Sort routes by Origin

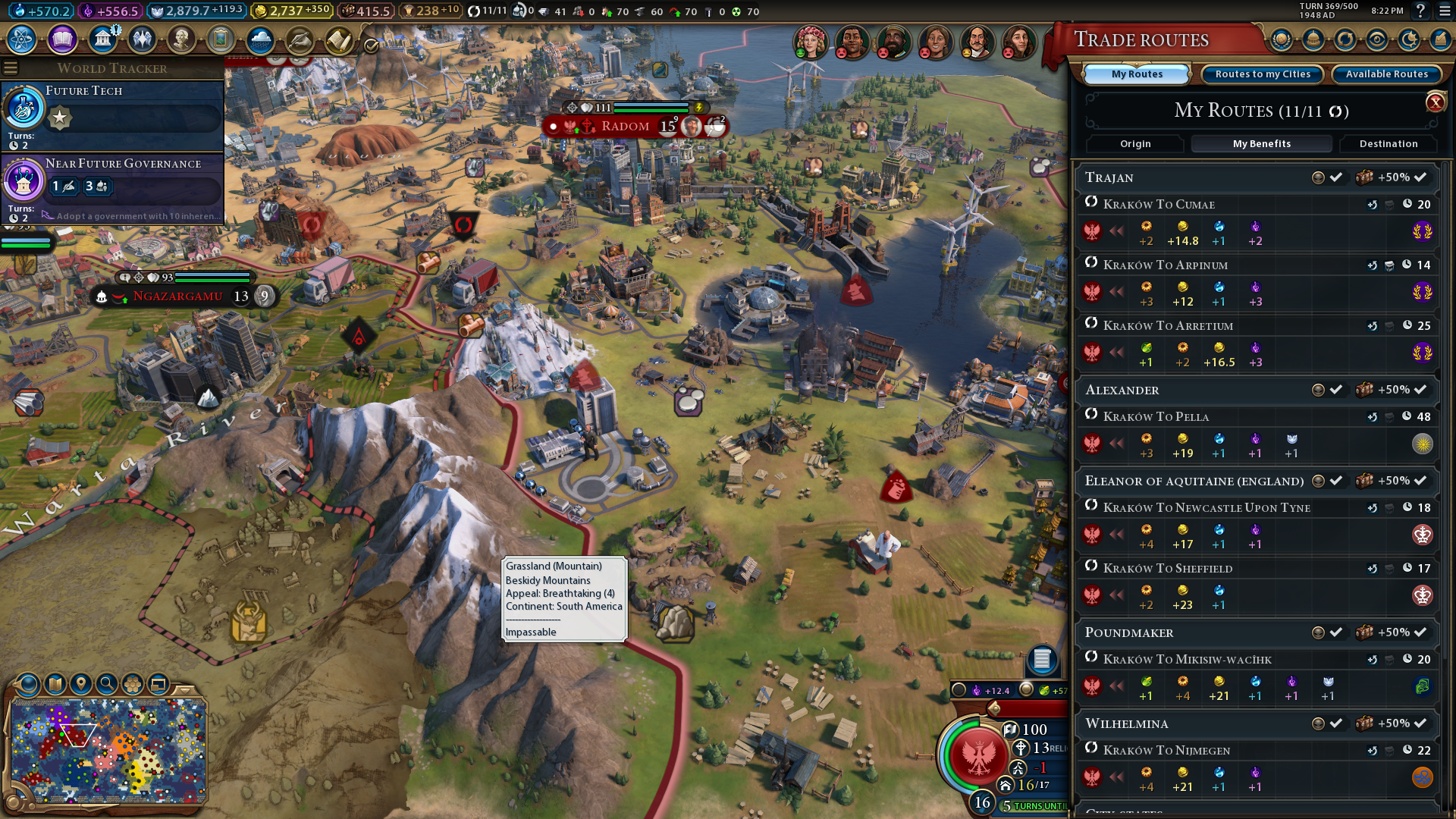1135,144
